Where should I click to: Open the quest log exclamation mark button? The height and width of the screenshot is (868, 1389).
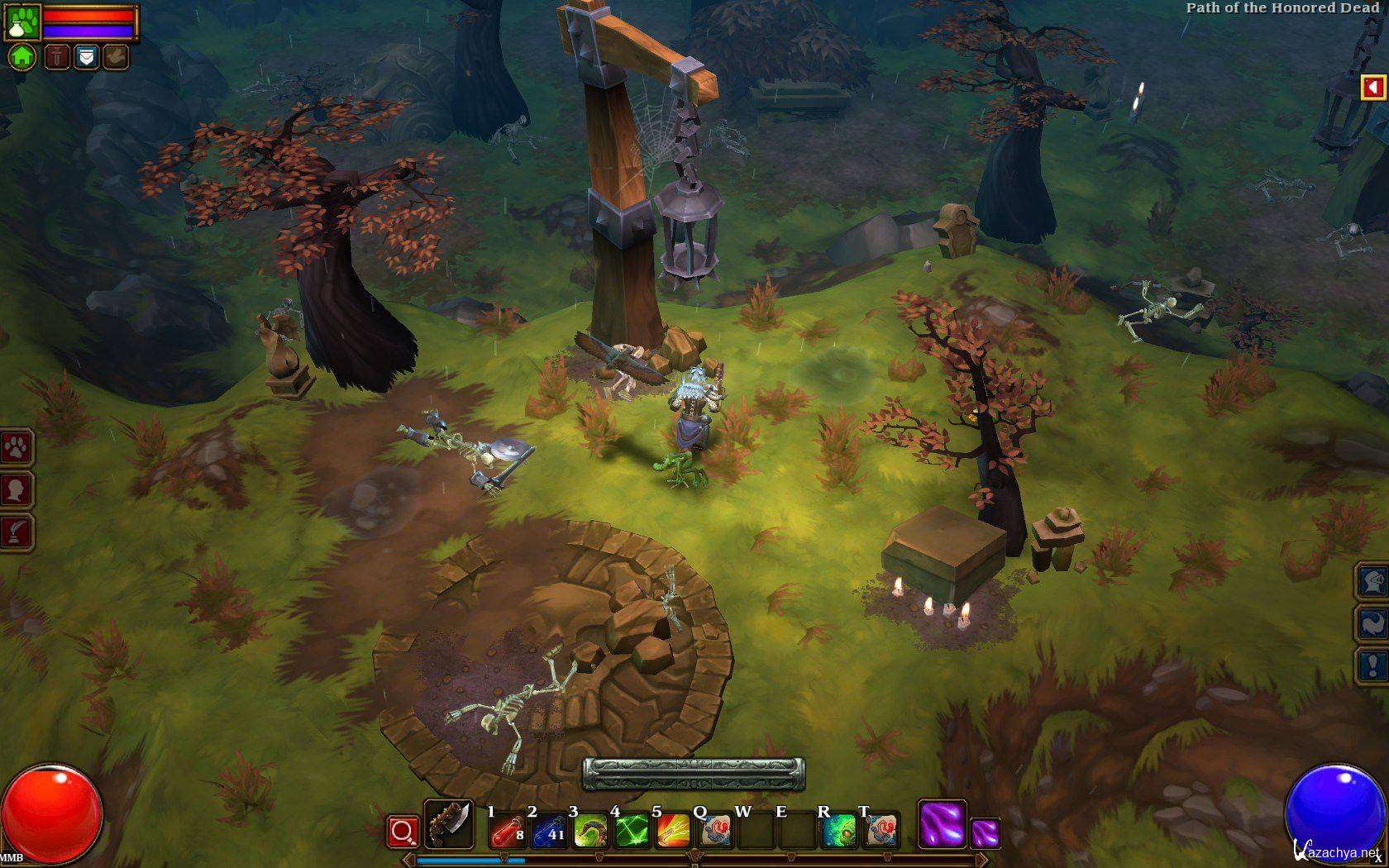coord(1373,664)
